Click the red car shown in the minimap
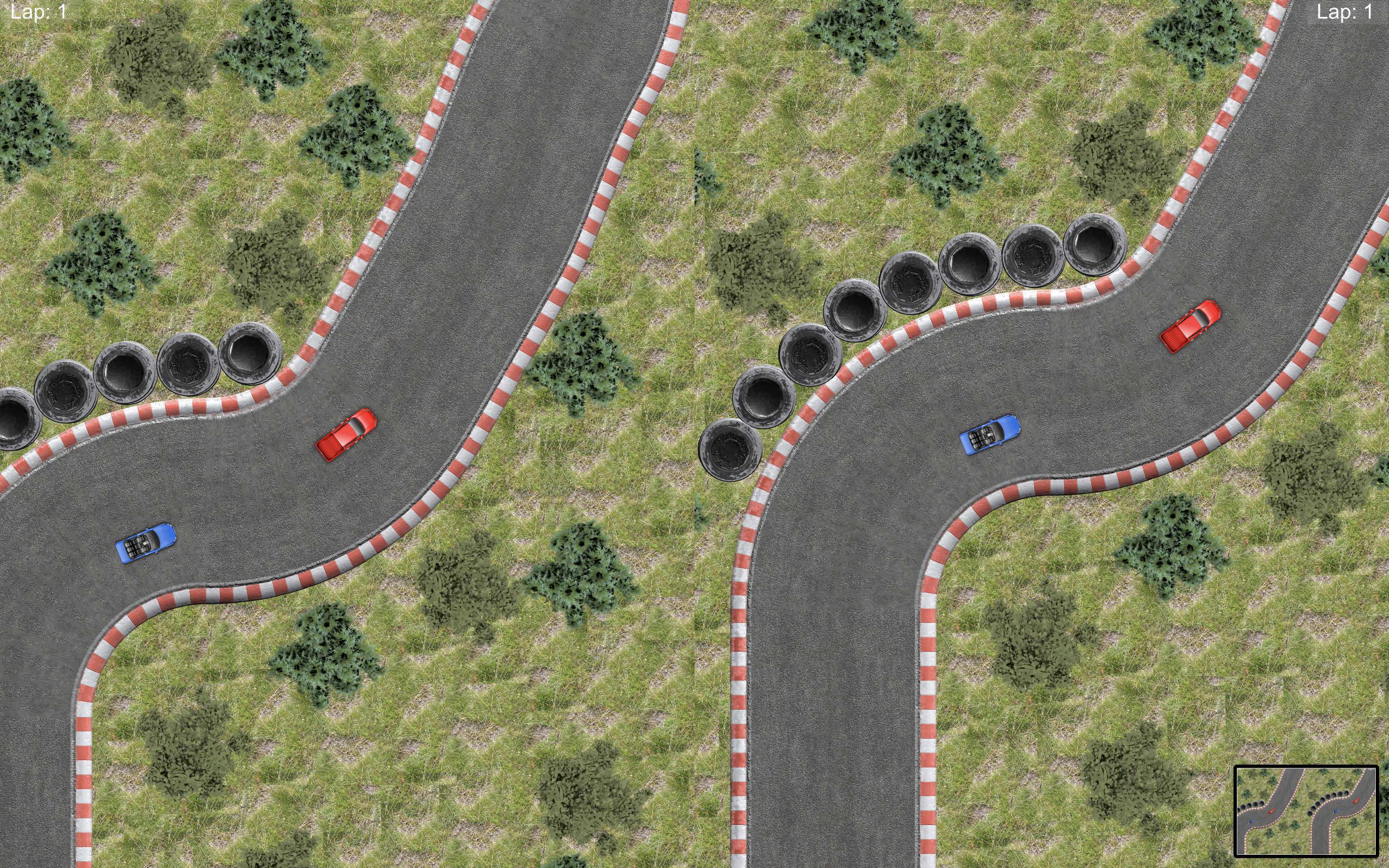The width and height of the screenshot is (1389, 868). tap(1271, 812)
